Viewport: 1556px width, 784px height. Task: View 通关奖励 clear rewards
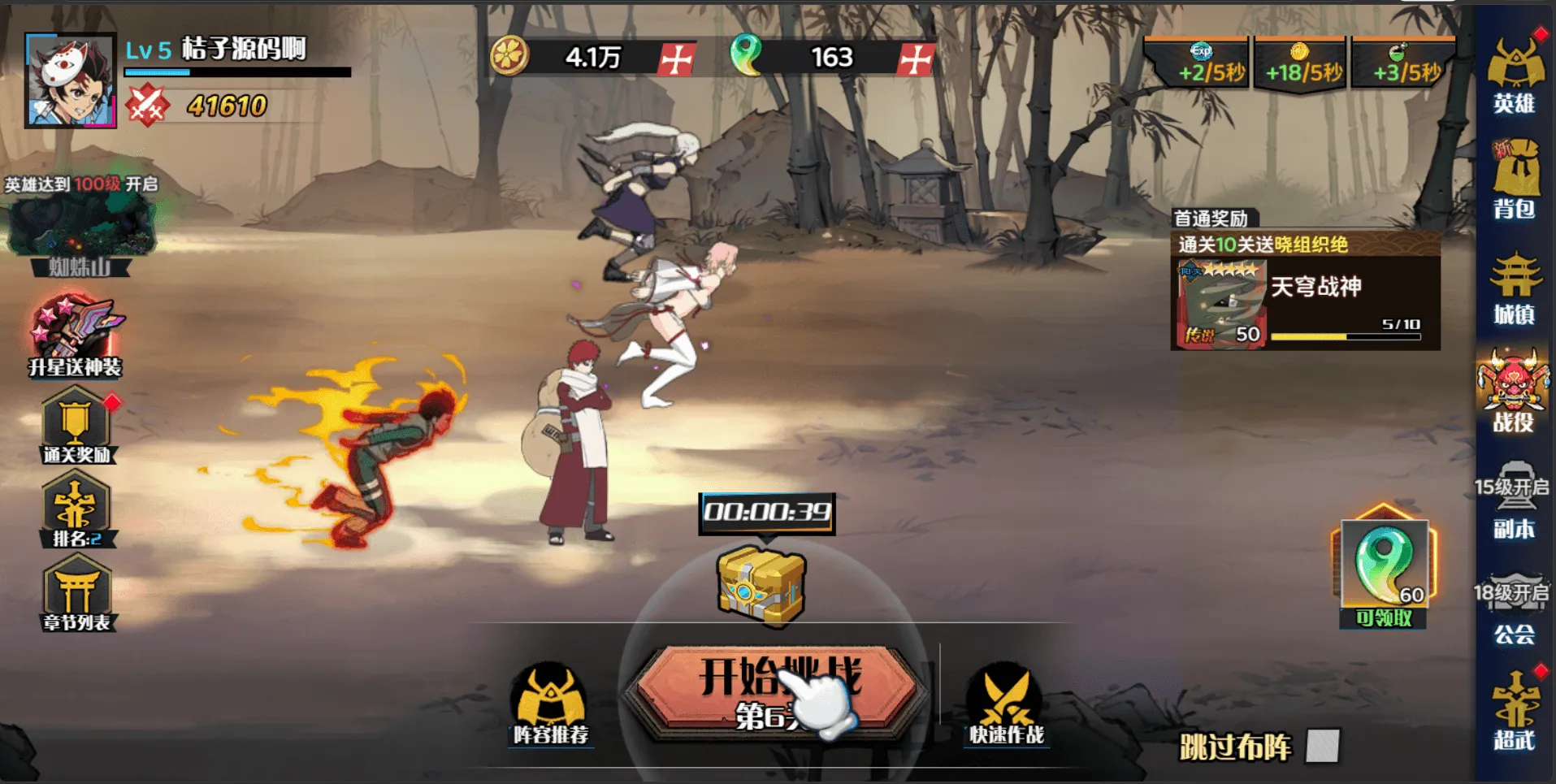76,427
